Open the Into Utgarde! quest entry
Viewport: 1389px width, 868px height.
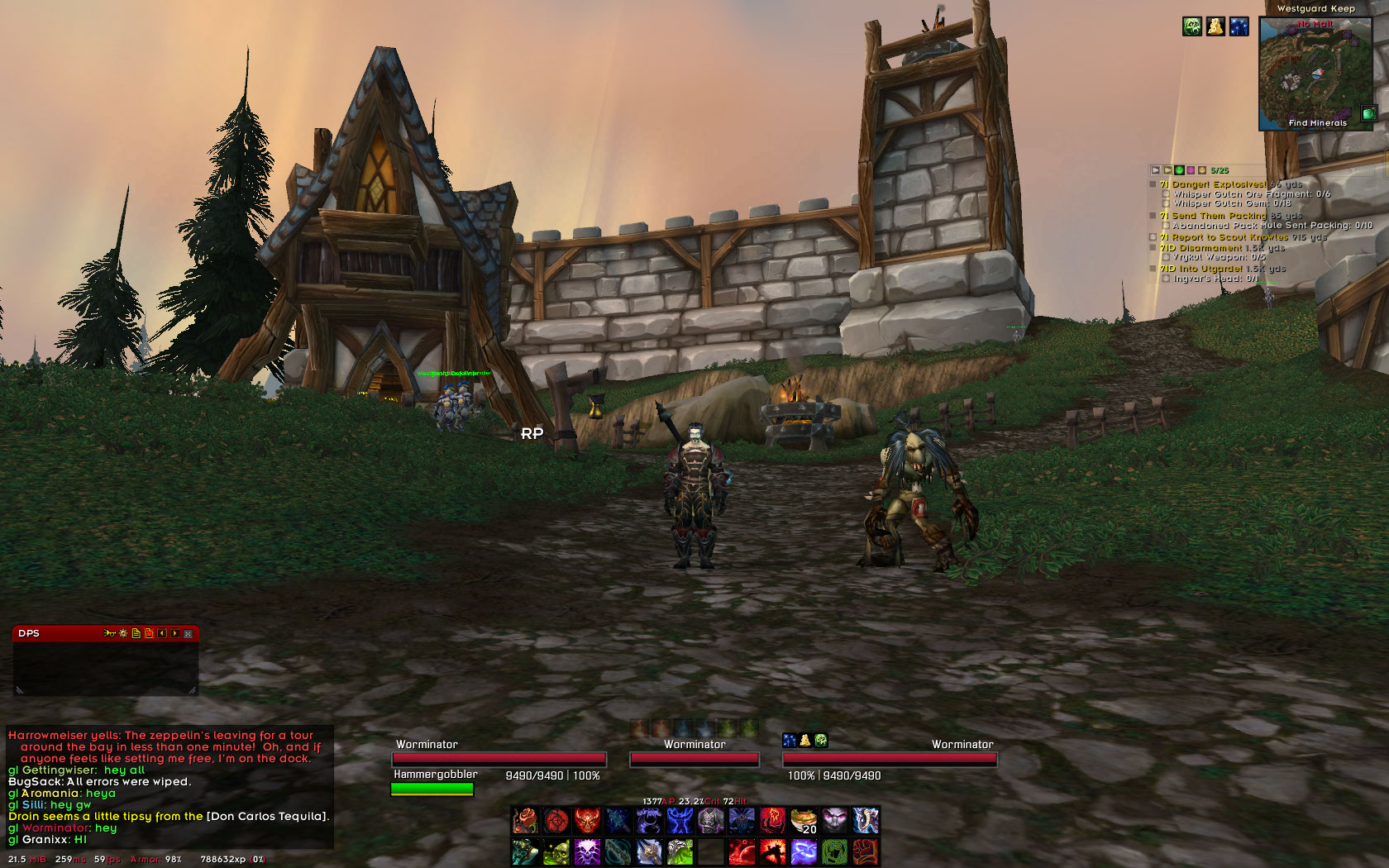1212,269
